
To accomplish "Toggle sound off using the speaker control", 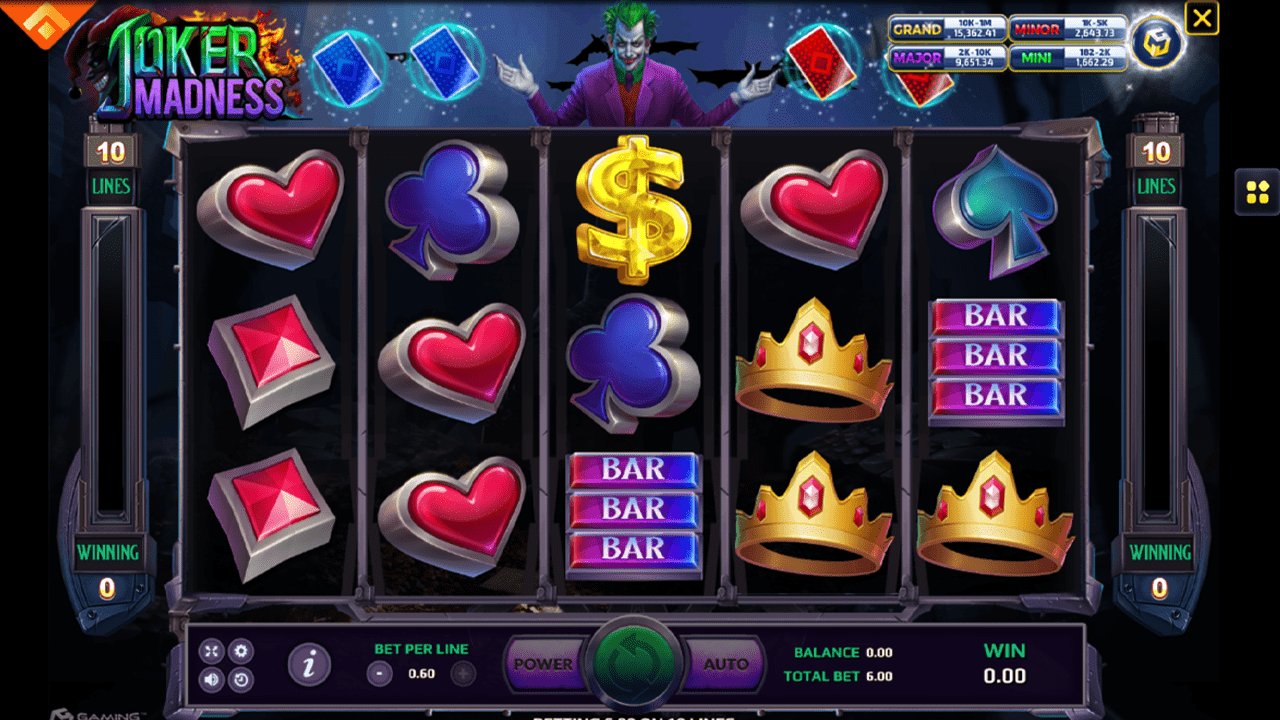I will (211, 680).
